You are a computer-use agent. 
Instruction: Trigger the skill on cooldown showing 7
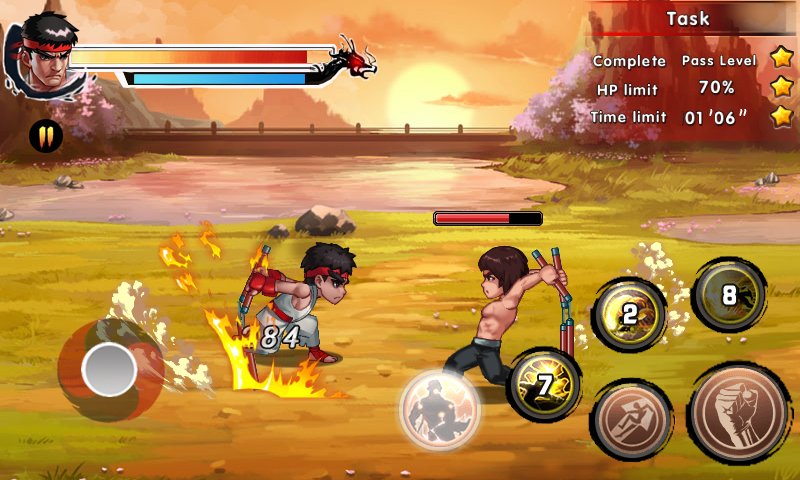pos(545,385)
